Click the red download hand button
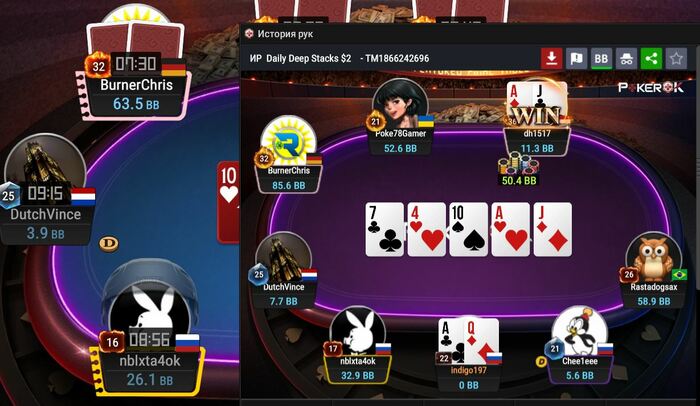700x406 pixels. [x=551, y=59]
